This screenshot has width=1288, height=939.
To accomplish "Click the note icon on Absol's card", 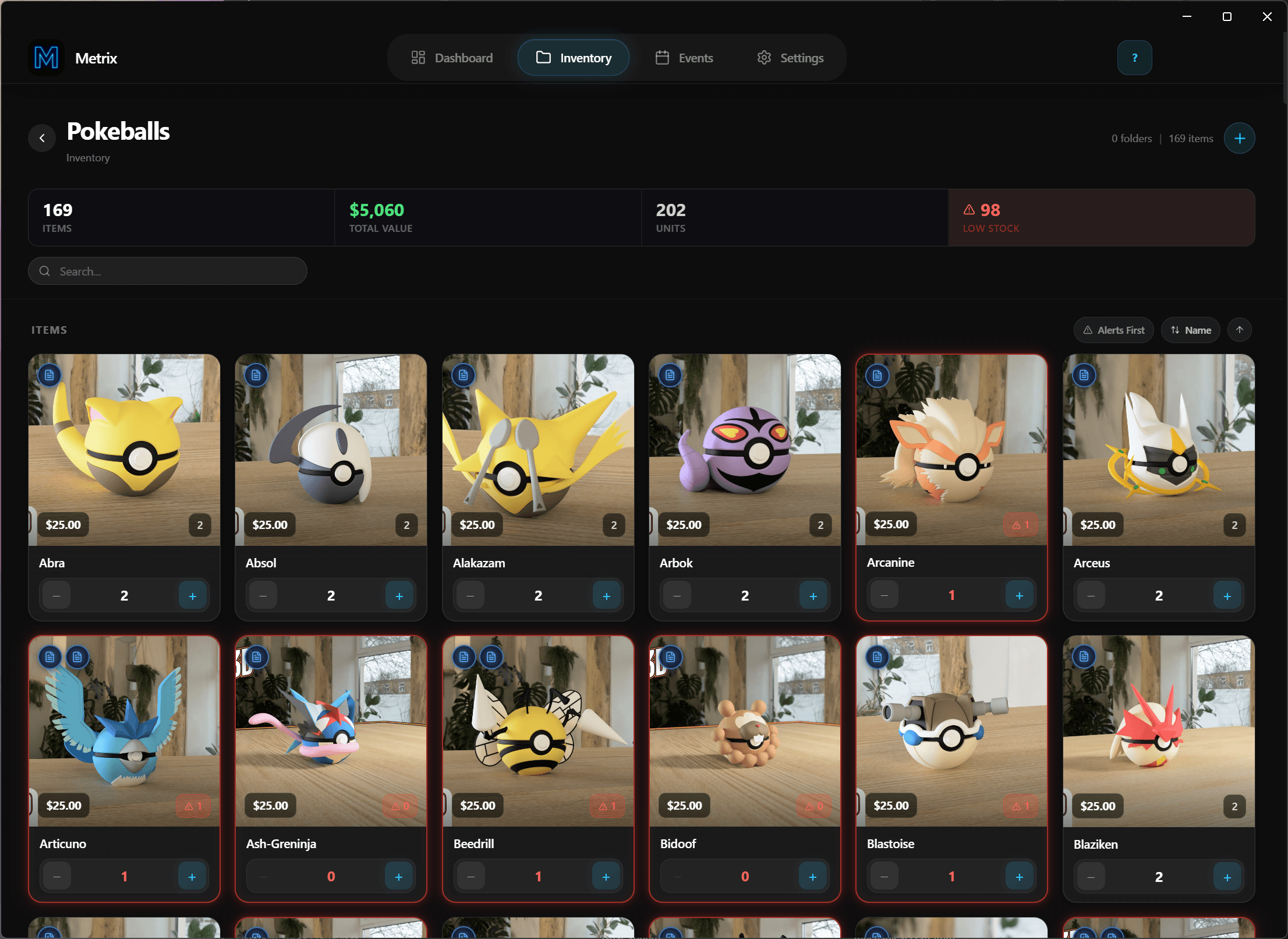I will pyautogui.click(x=256, y=376).
